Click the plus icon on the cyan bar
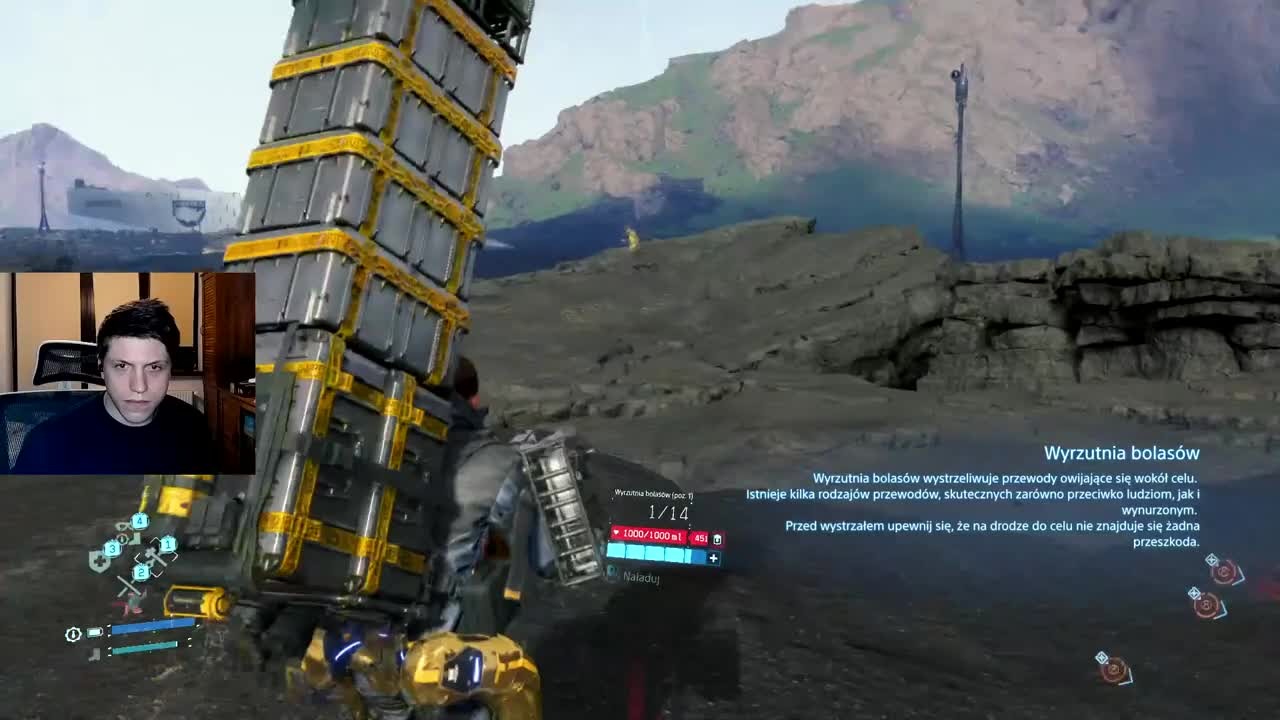Image resolution: width=1280 pixels, height=720 pixels. point(713,558)
